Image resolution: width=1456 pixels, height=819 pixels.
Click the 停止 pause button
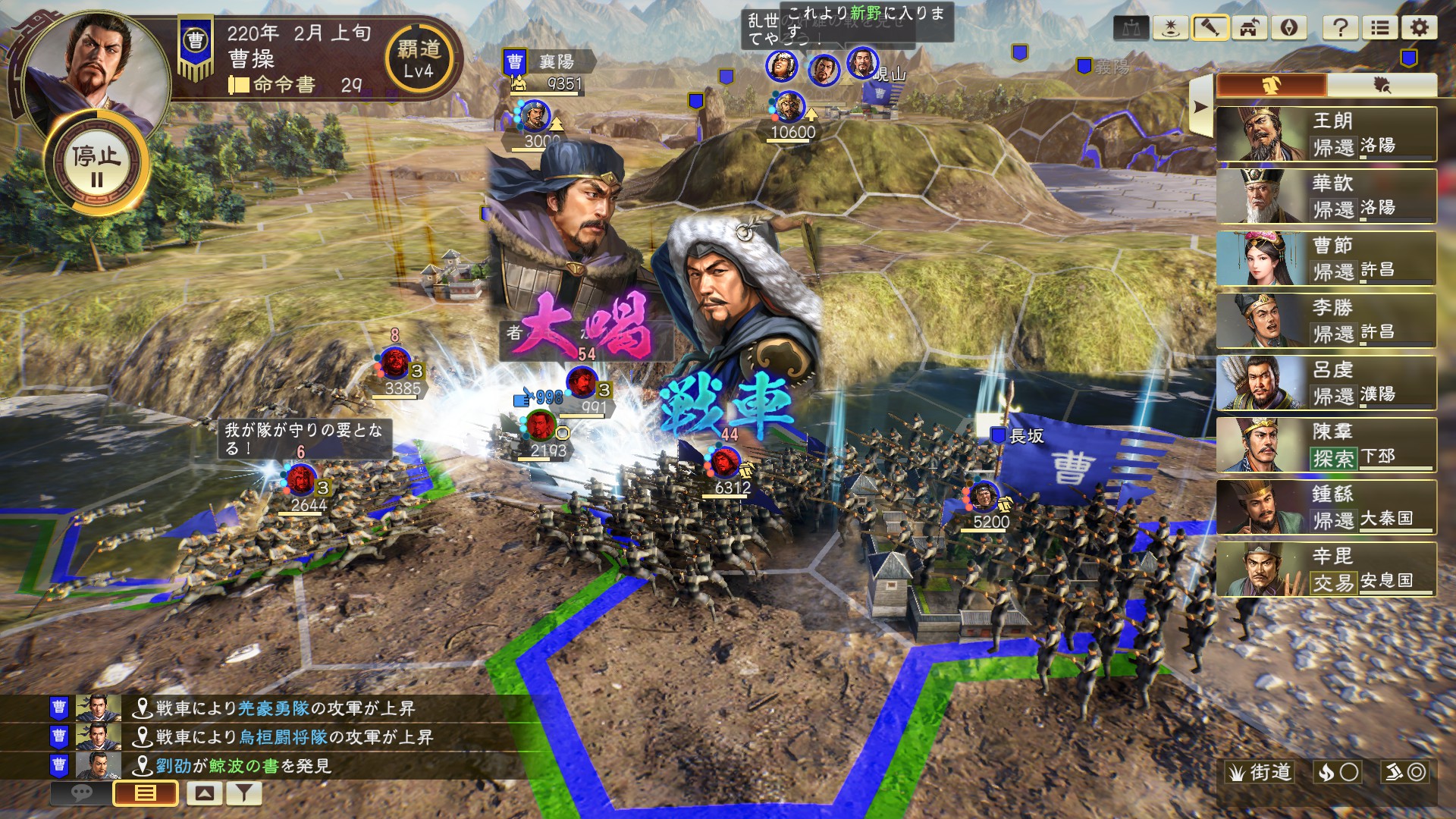(x=96, y=164)
